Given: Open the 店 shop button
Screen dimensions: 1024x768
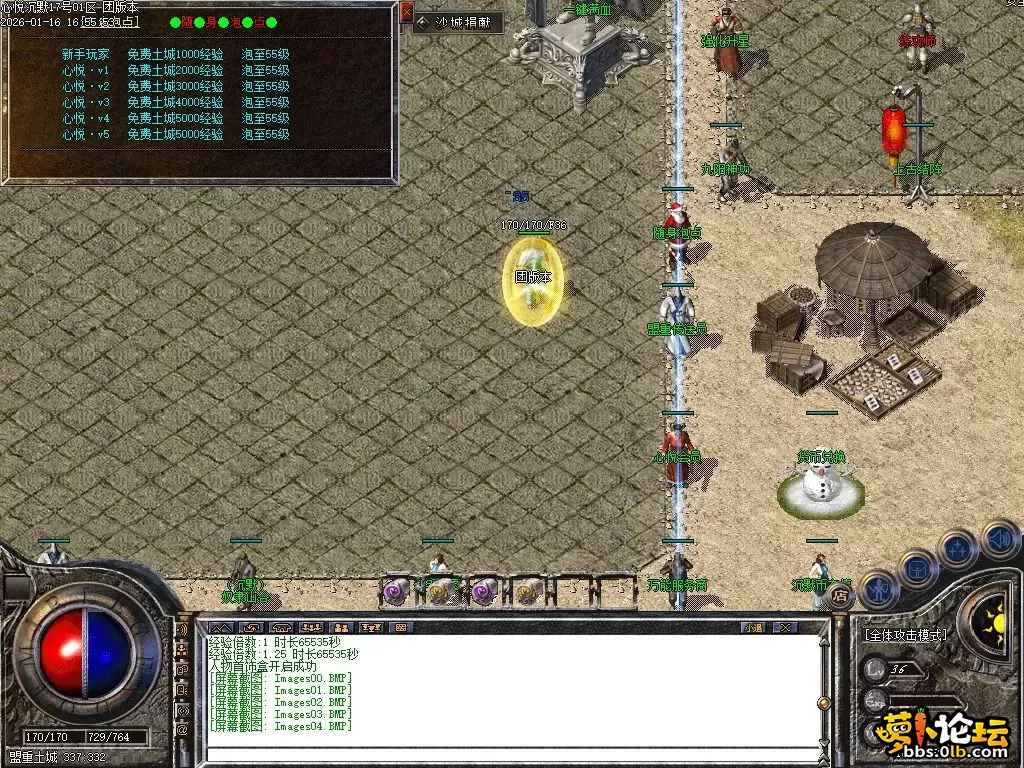Looking at the screenshot, I should (x=840, y=597).
